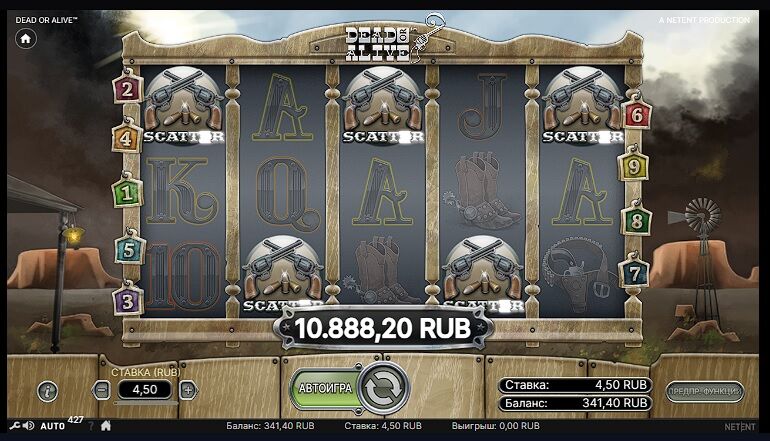Image resolution: width=770 pixels, height=441 pixels.
Task: Click the home button at top left
Action: click(25, 38)
